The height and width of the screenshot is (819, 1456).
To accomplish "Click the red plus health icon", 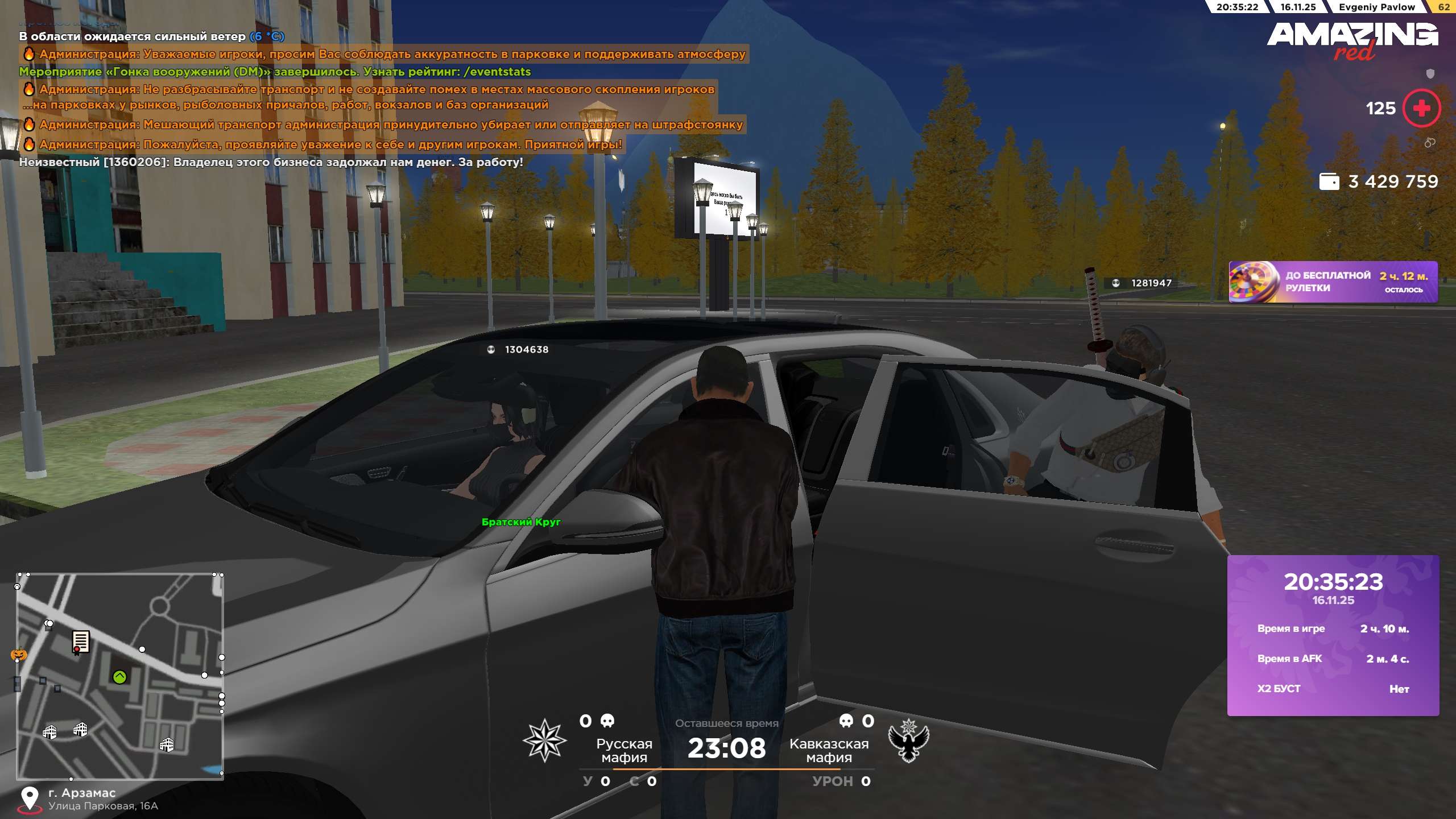I will (x=1421, y=108).
